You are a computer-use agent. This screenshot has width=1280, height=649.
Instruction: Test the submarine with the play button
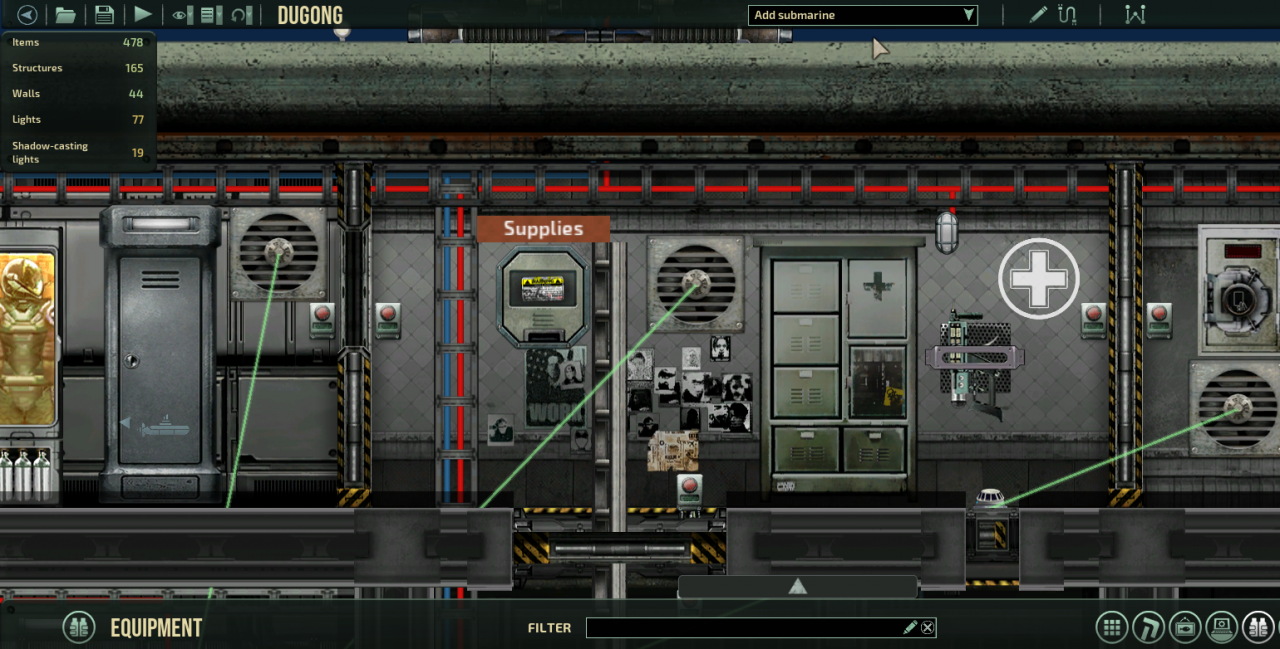tap(143, 15)
